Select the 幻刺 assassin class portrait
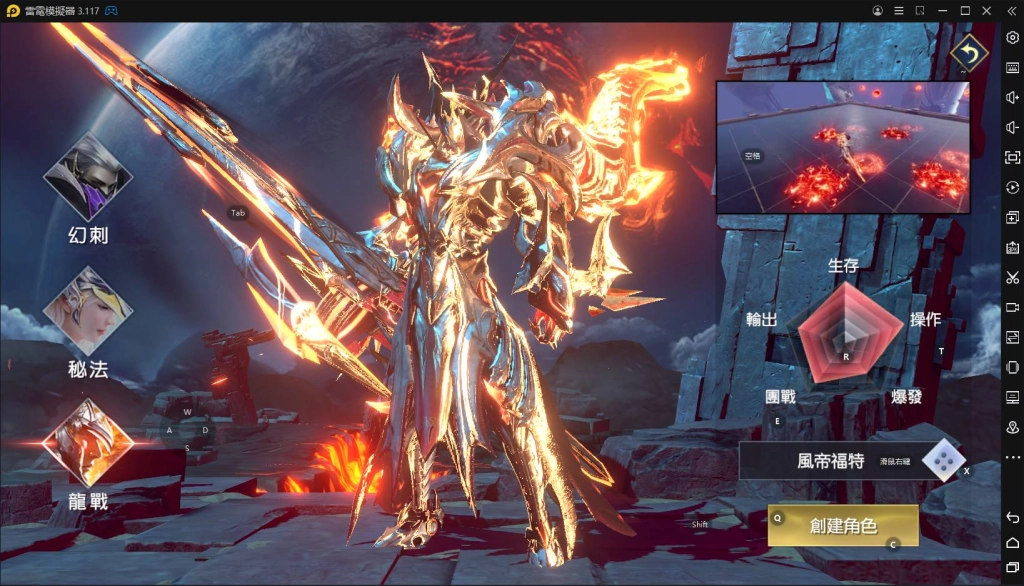Viewport: 1024px width, 586px height. coord(88,179)
